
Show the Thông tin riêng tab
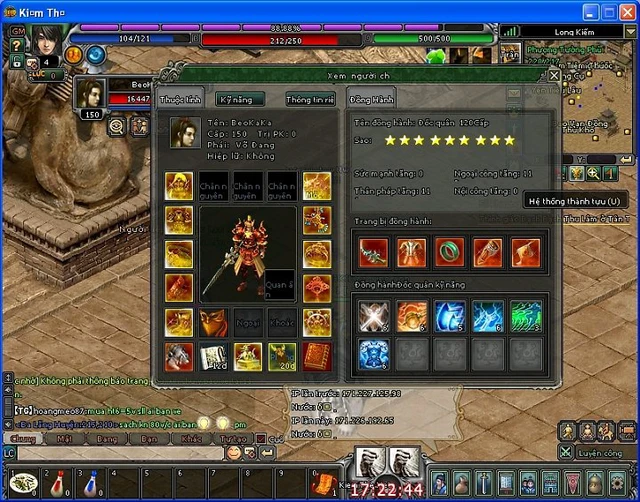(309, 99)
